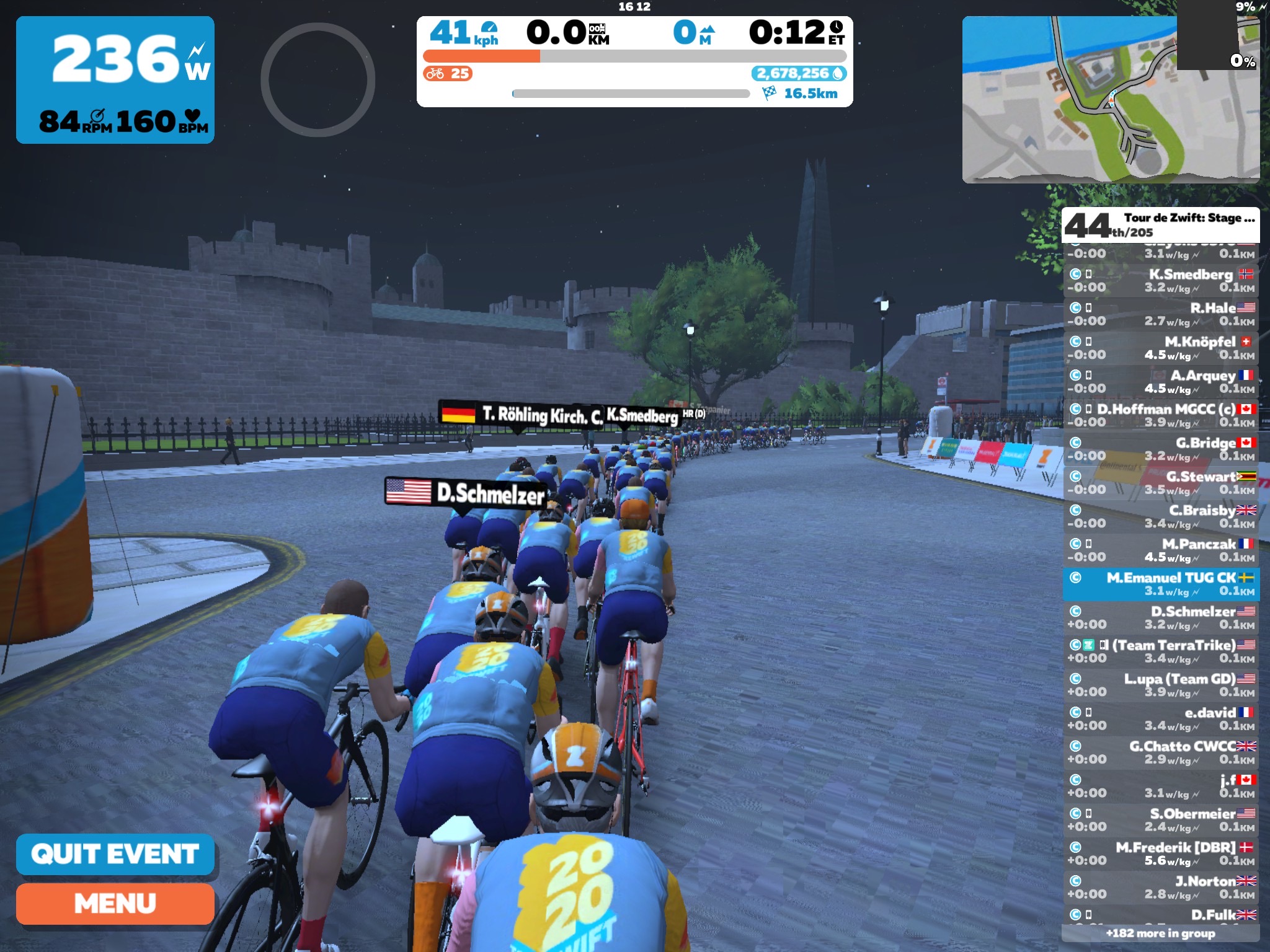Select M.Knöpfel rider row
Viewport: 1270px width, 952px height.
tap(1161, 348)
